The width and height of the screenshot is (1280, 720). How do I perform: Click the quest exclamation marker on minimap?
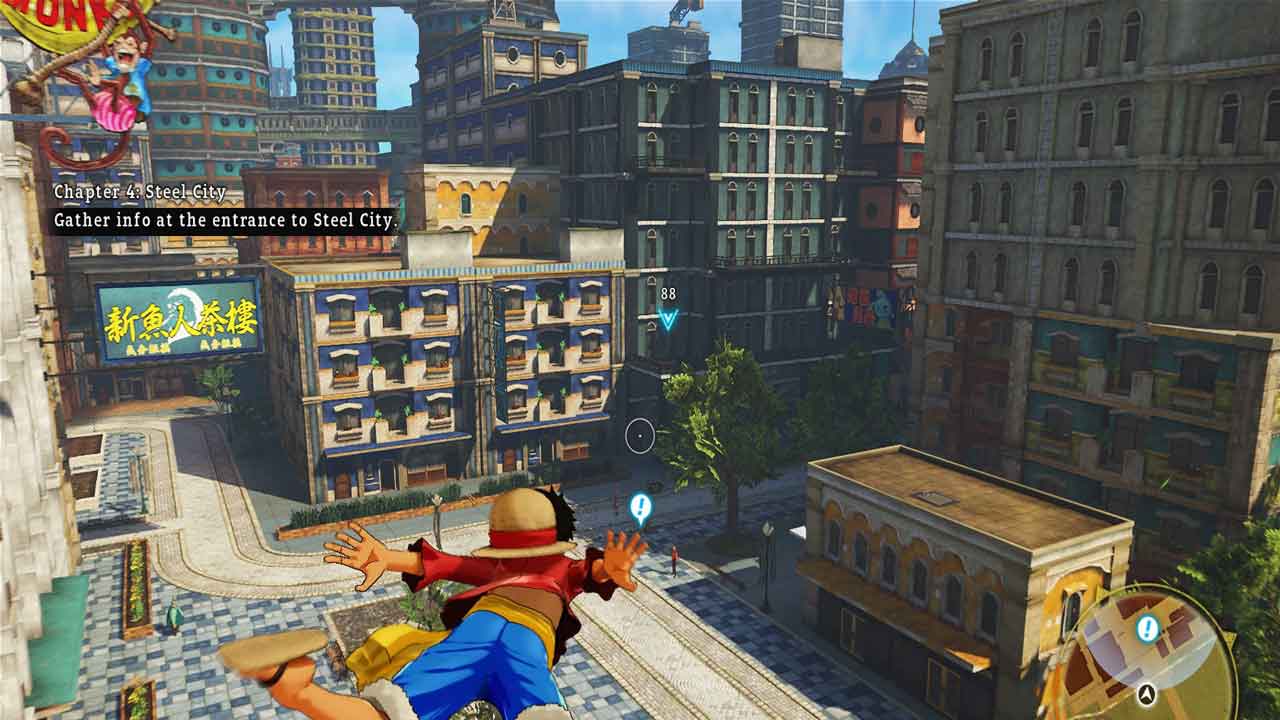(1148, 629)
